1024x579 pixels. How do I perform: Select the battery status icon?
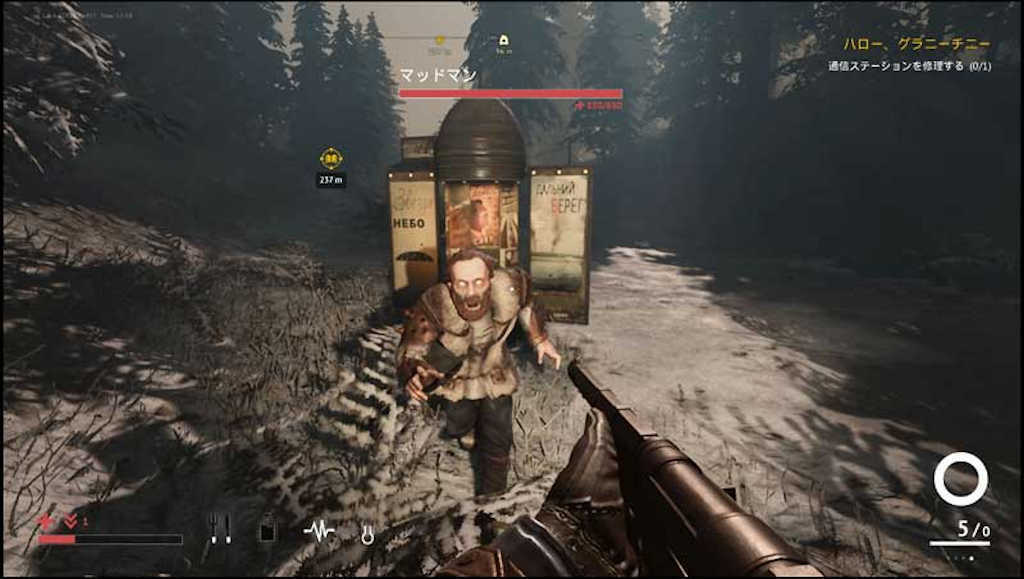coord(267,529)
